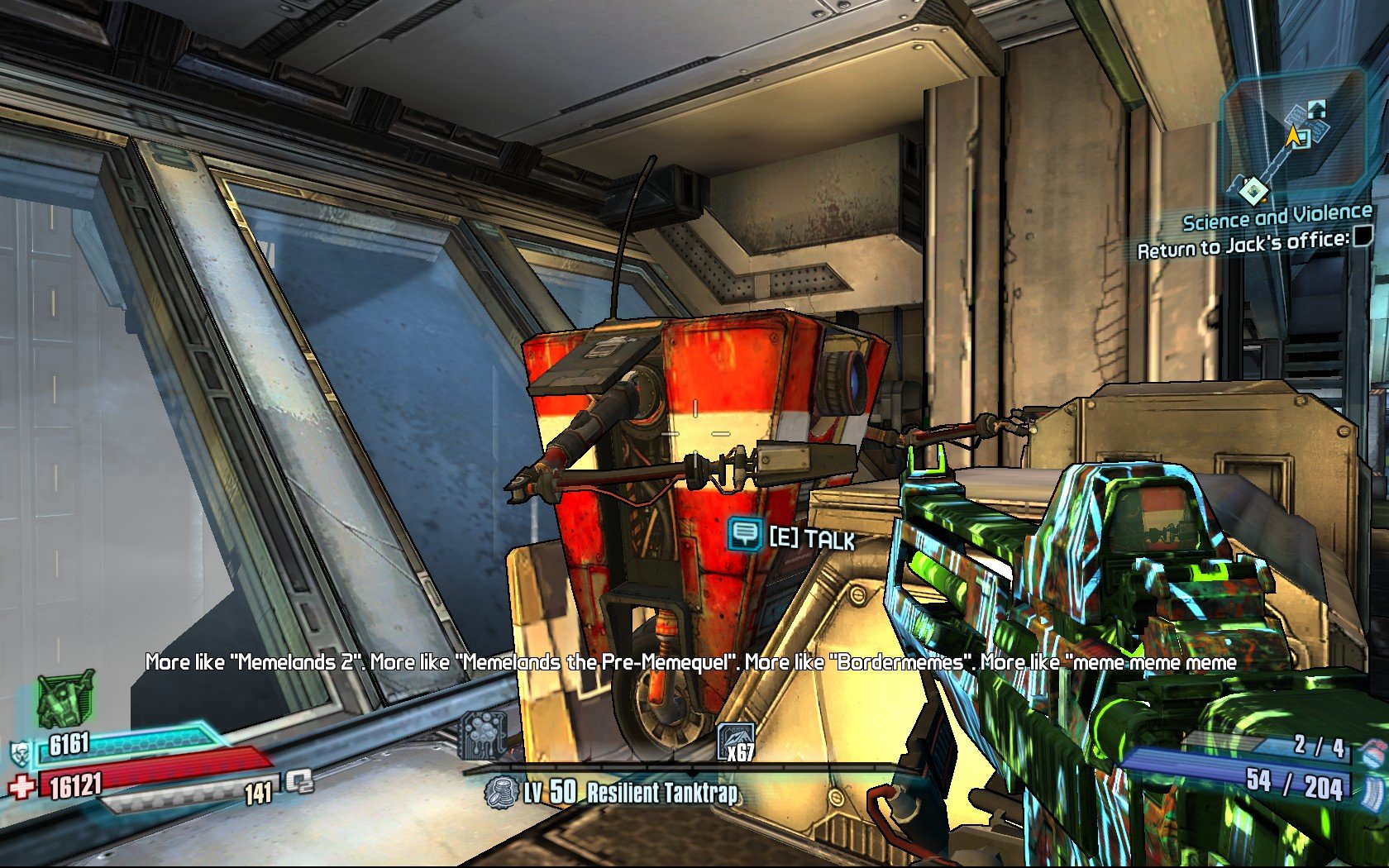Click the coin badge beside the level text
The width and height of the screenshot is (1389, 868).
coord(499,794)
